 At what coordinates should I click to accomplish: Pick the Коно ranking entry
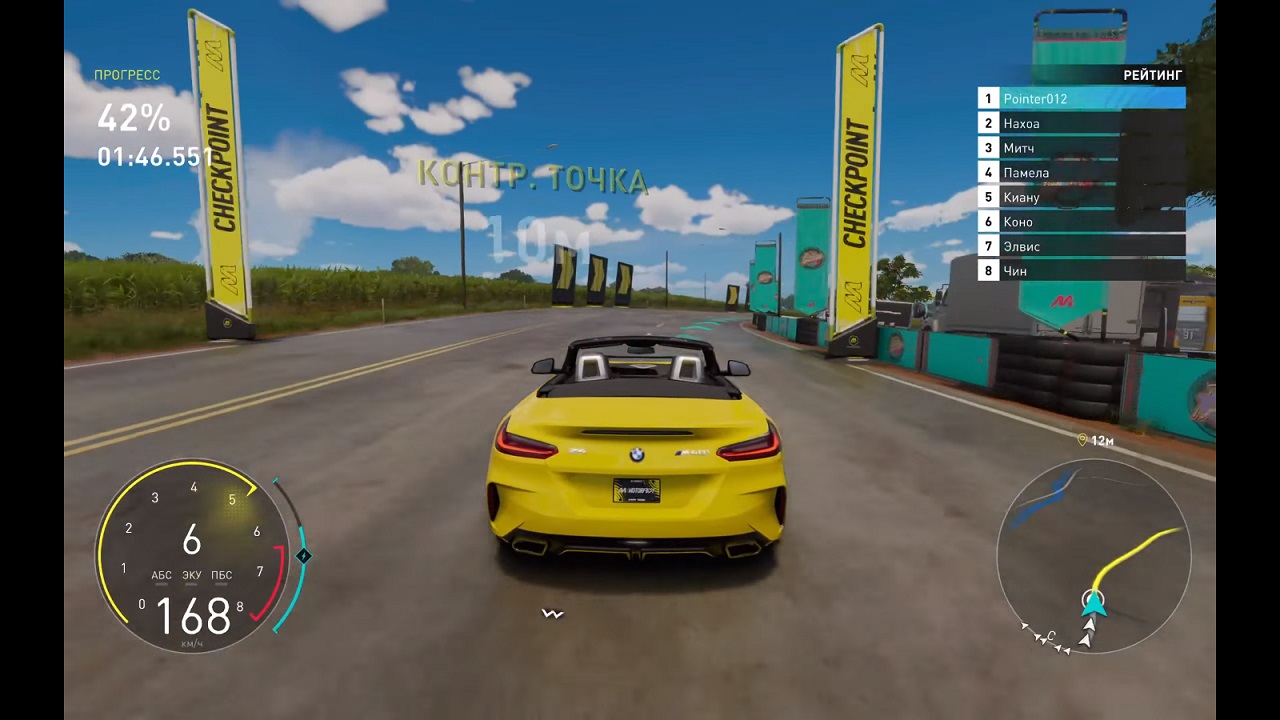[x=1081, y=221]
